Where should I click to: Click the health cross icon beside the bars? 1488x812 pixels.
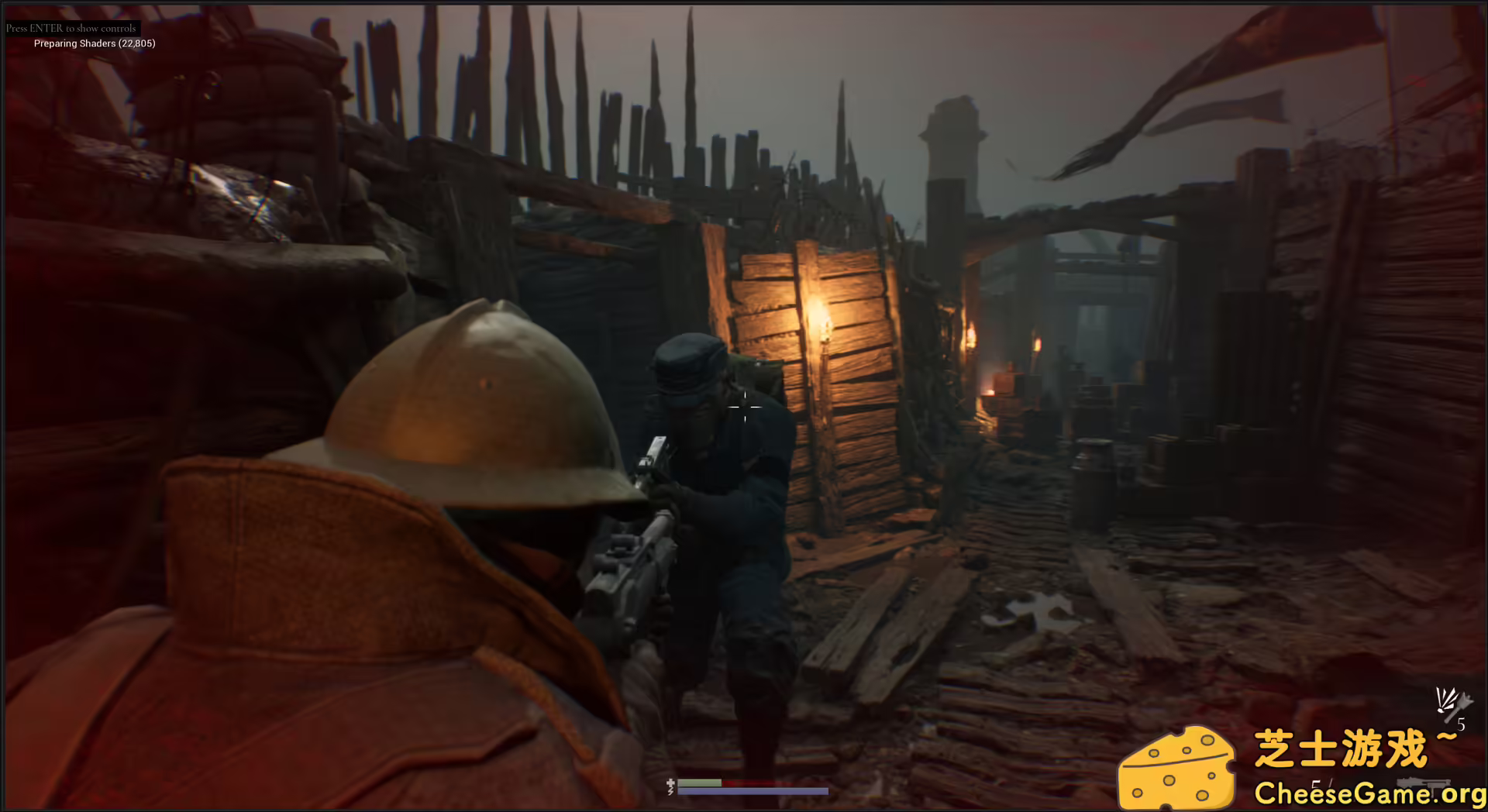coord(670,783)
